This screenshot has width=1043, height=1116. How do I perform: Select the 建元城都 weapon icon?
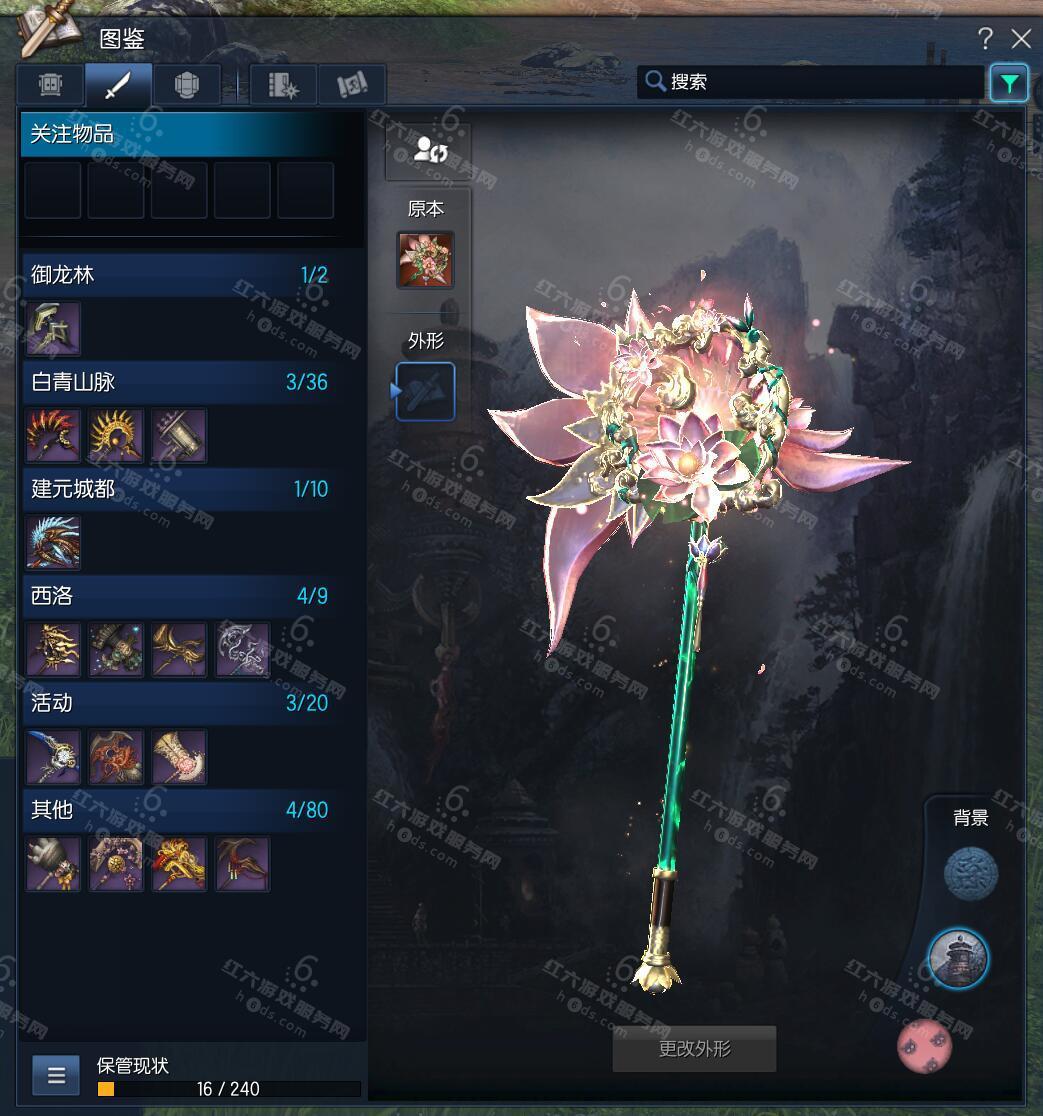53,542
